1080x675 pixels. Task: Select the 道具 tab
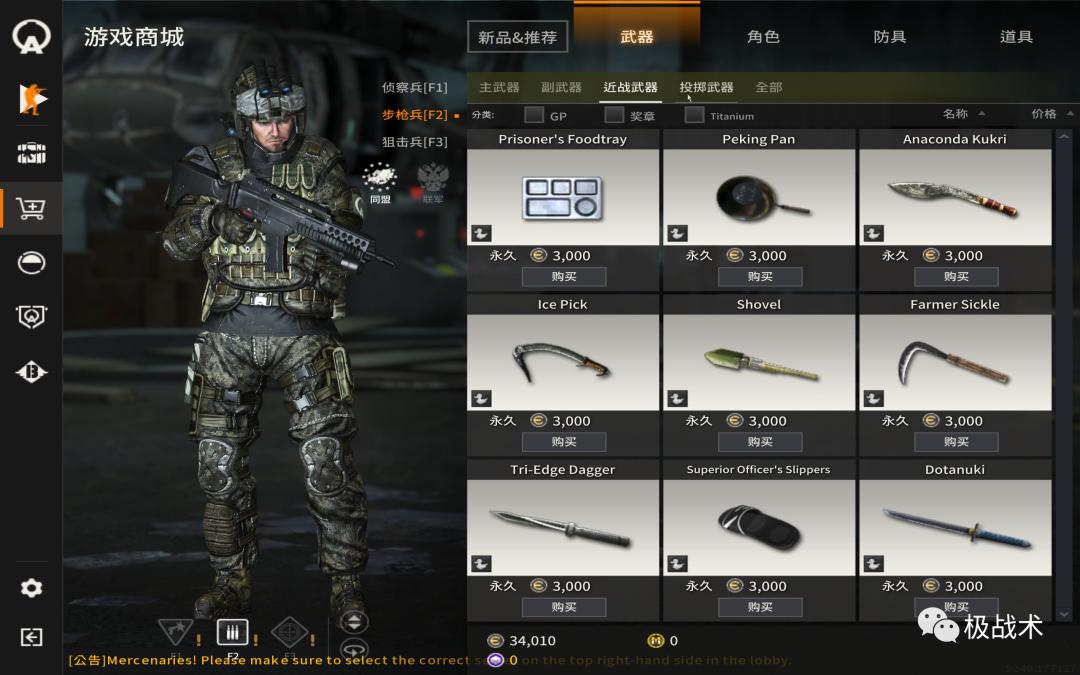(1016, 37)
